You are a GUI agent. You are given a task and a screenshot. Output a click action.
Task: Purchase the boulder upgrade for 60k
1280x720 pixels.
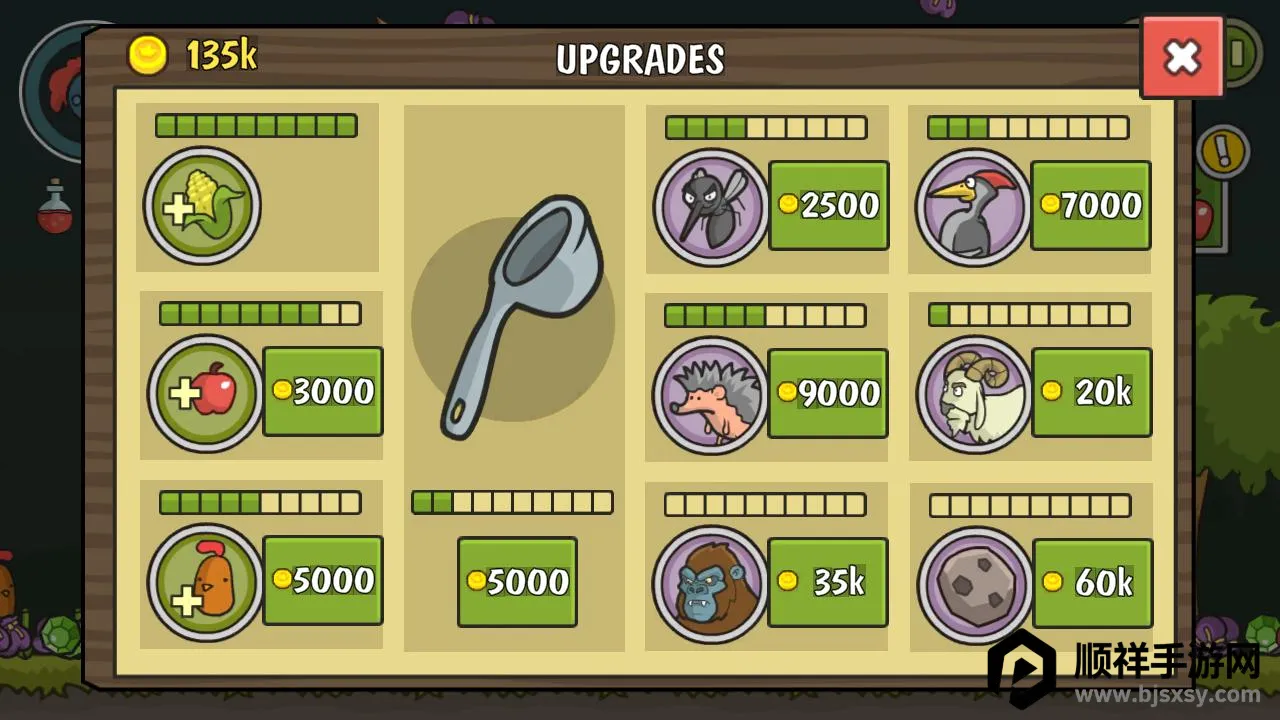point(1092,582)
